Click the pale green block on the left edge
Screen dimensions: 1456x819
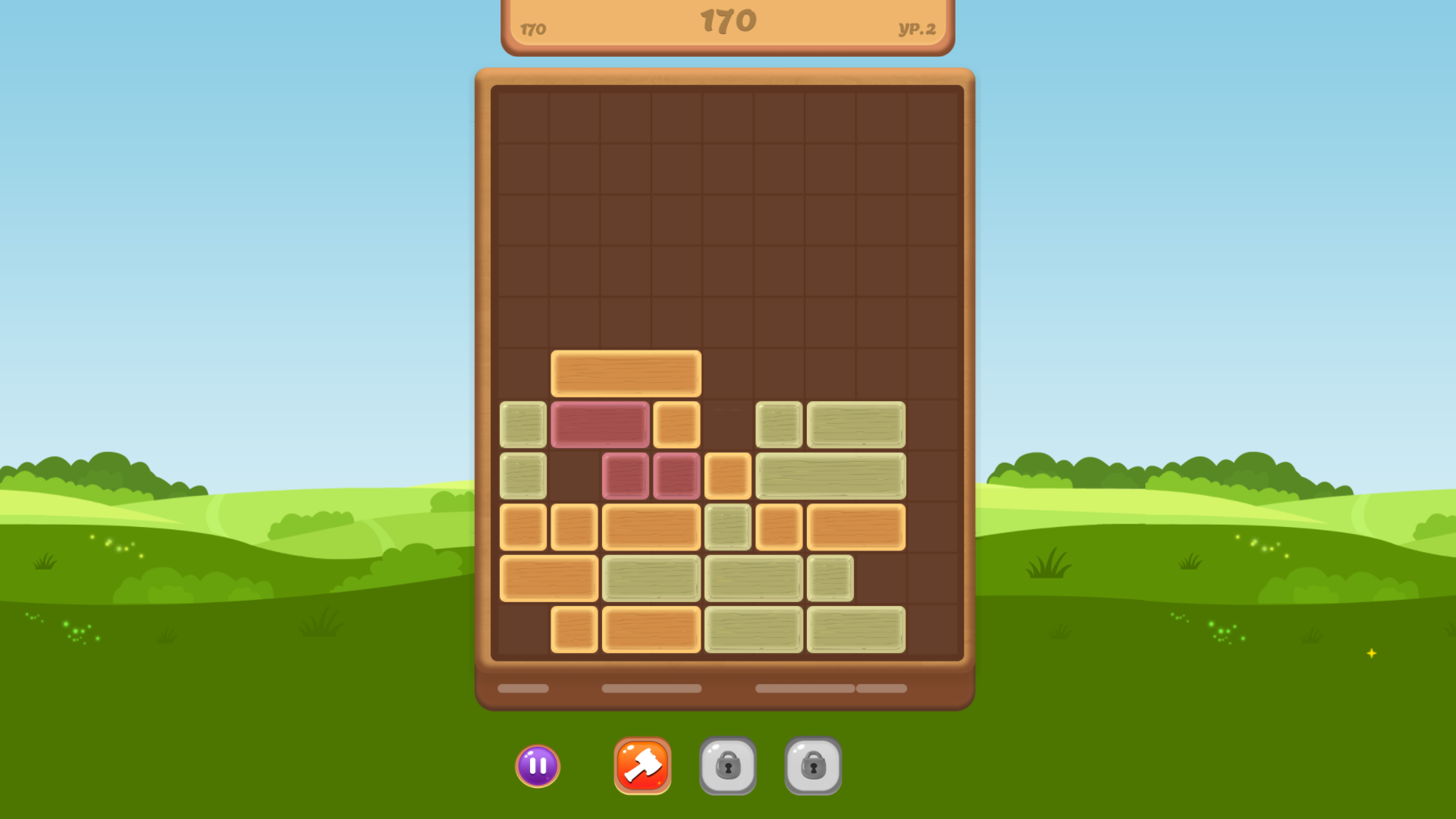(x=522, y=425)
